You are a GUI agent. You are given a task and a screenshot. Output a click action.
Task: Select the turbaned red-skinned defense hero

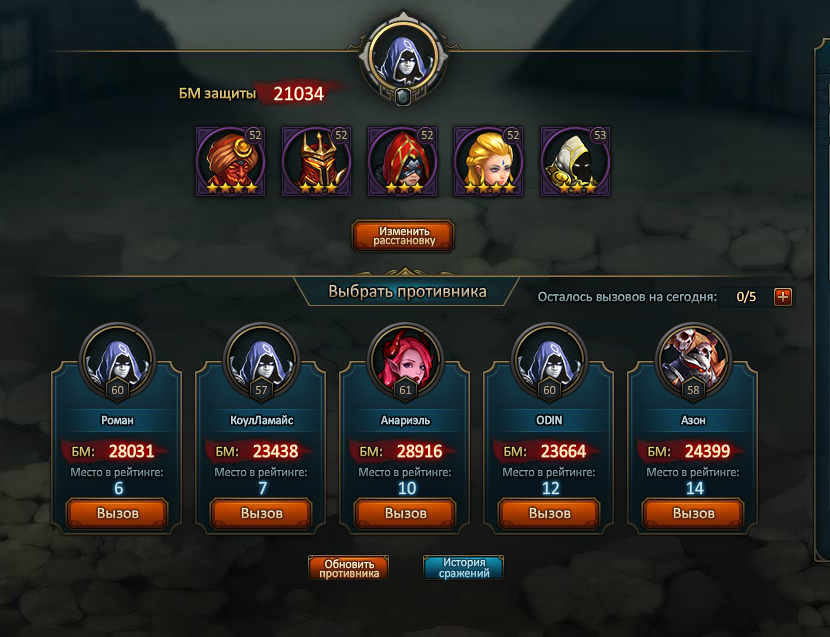click(x=231, y=161)
